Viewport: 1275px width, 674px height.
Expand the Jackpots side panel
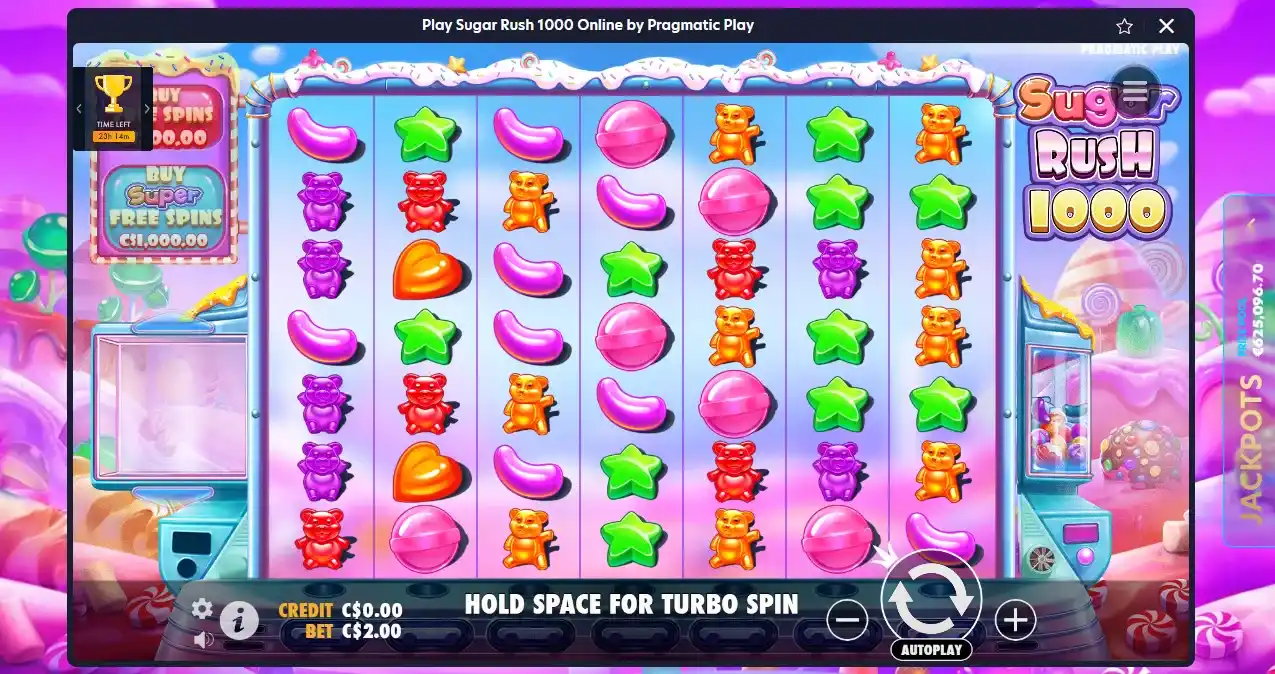(x=1249, y=370)
